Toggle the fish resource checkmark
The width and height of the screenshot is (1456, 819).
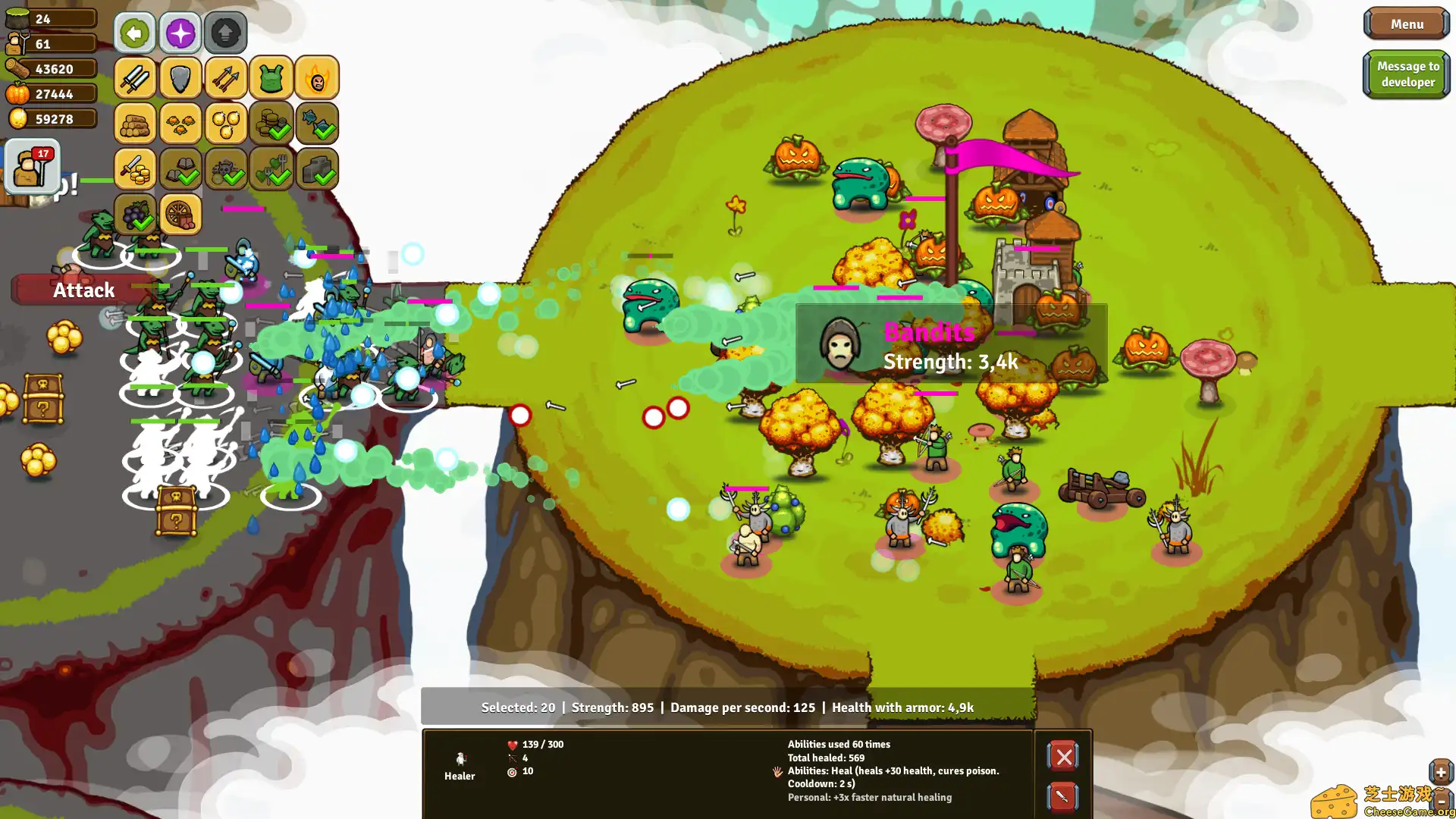[x=317, y=124]
